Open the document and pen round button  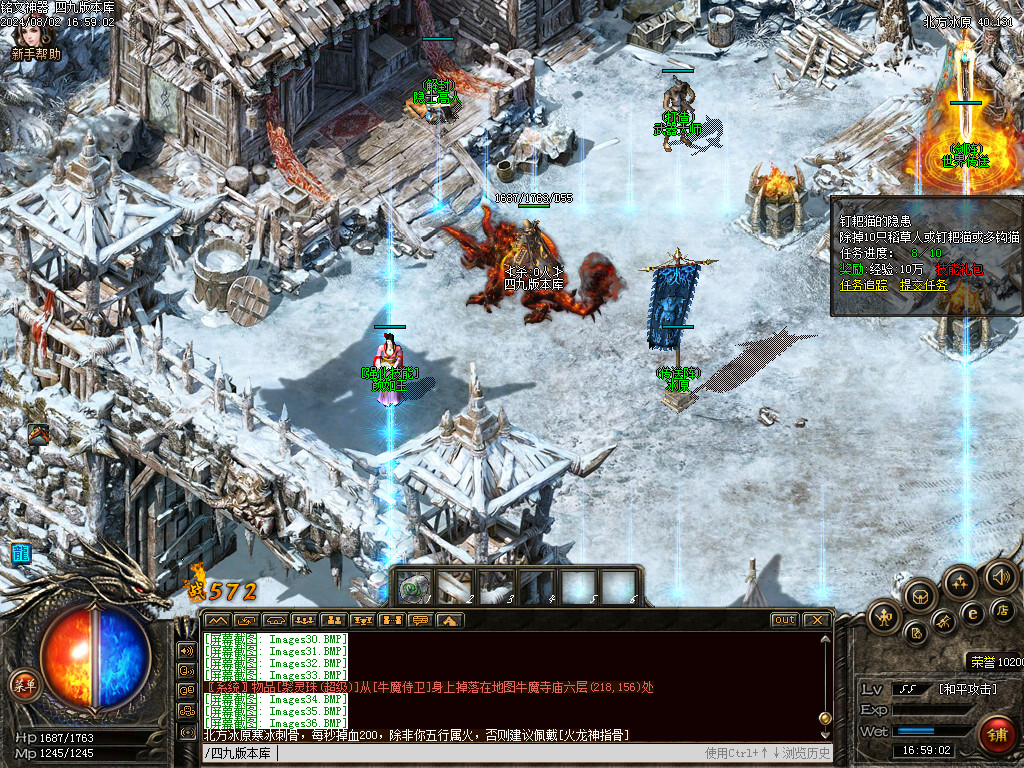point(915,633)
